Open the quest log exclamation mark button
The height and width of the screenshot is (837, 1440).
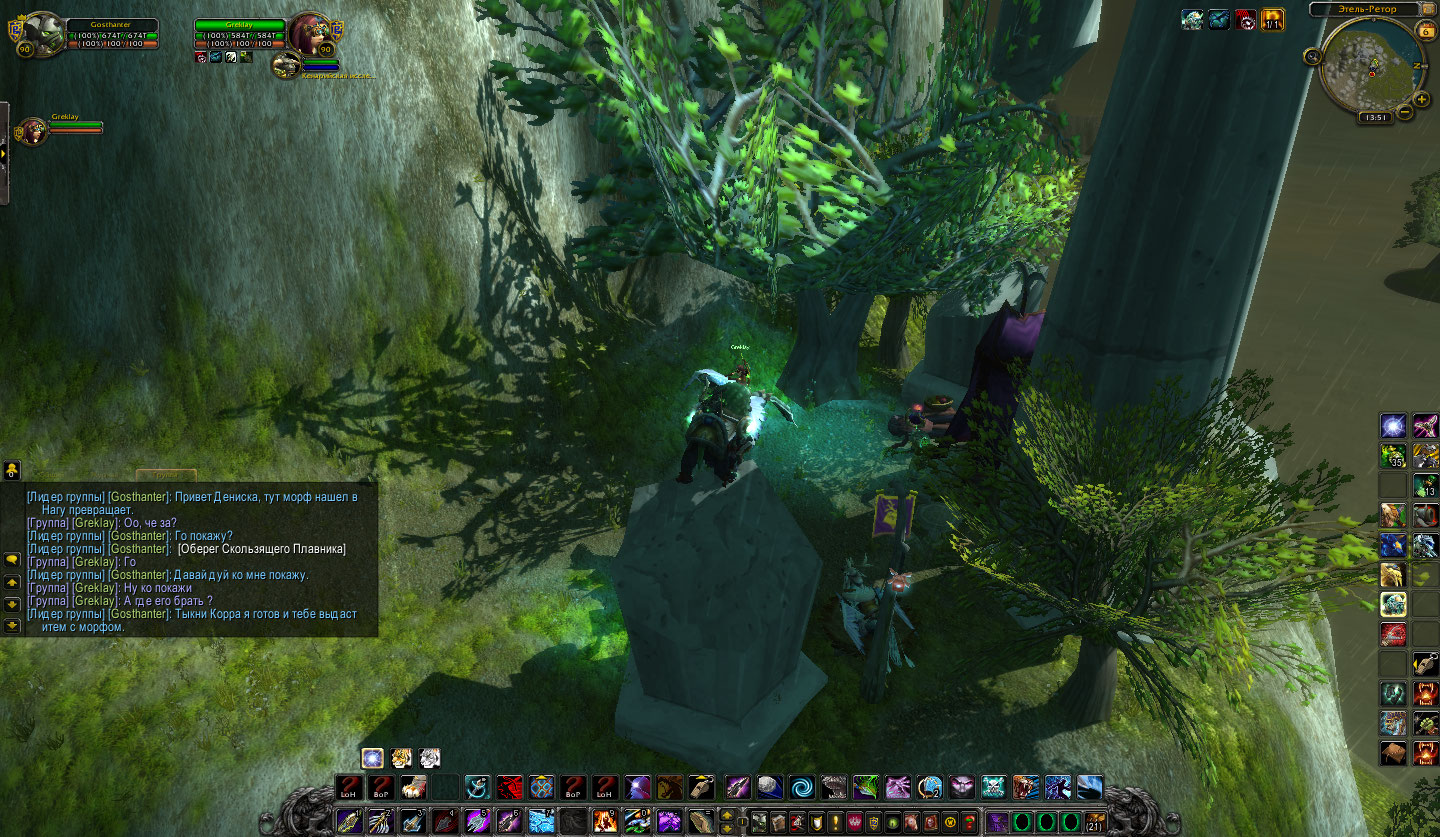(835, 822)
